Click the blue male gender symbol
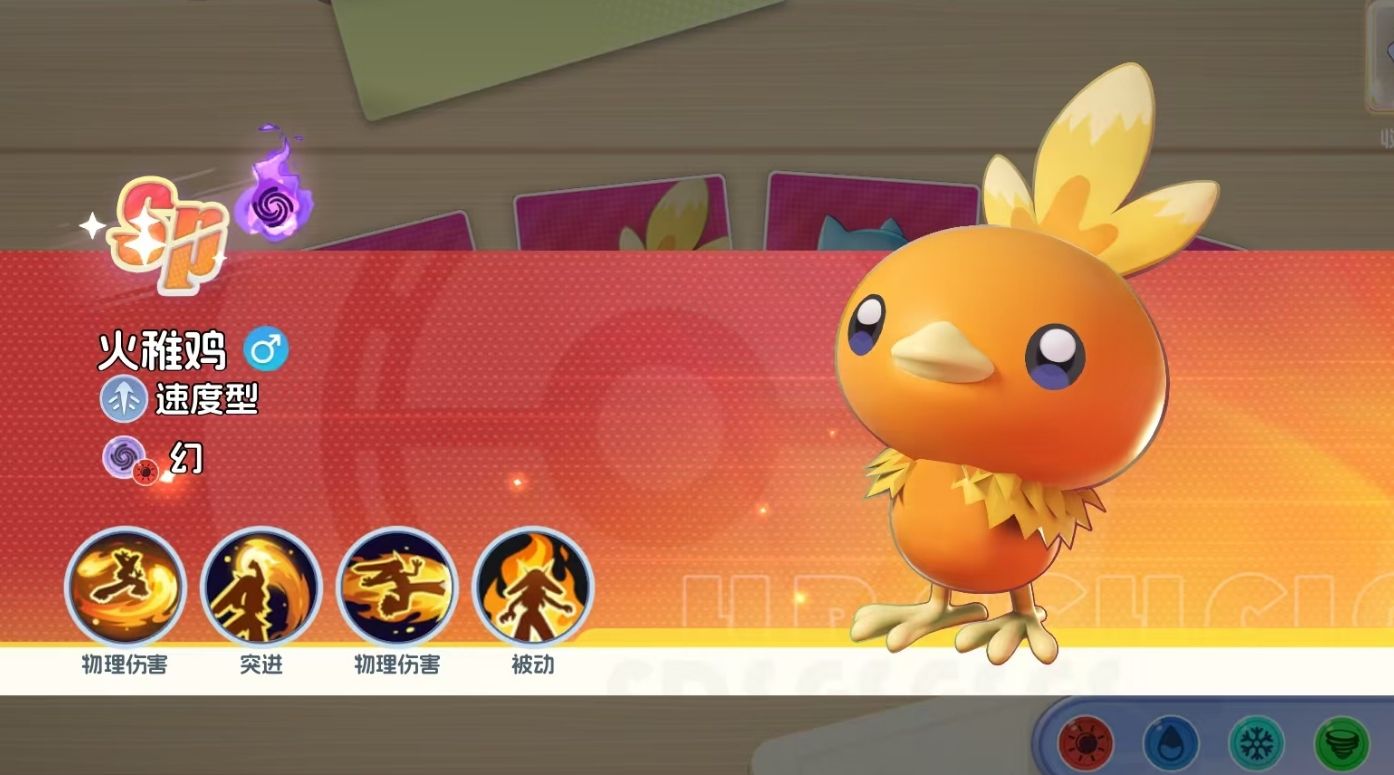The width and height of the screenshot is (1394, 775). coord(266,349)
